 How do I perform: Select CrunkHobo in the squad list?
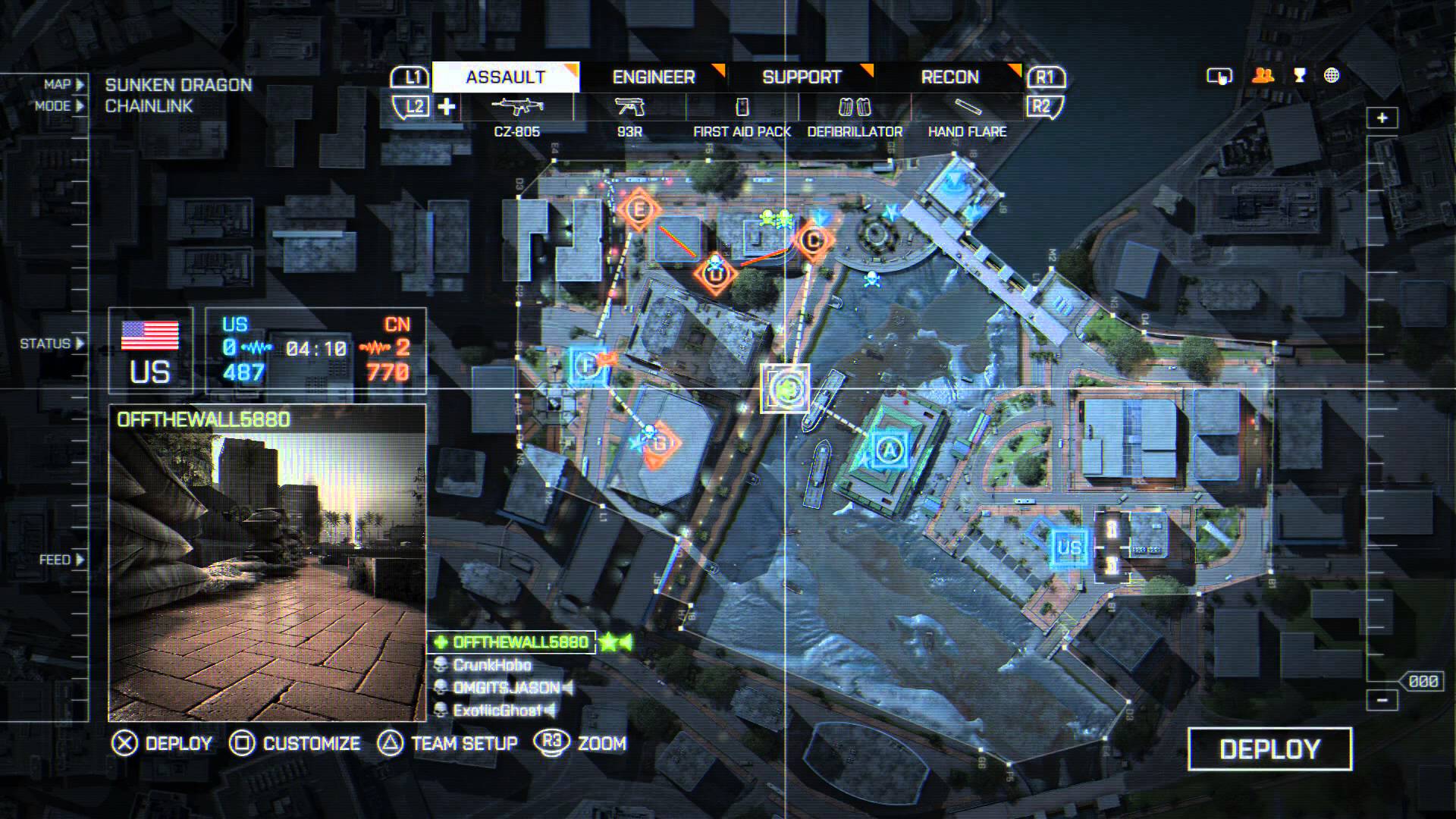491,665
